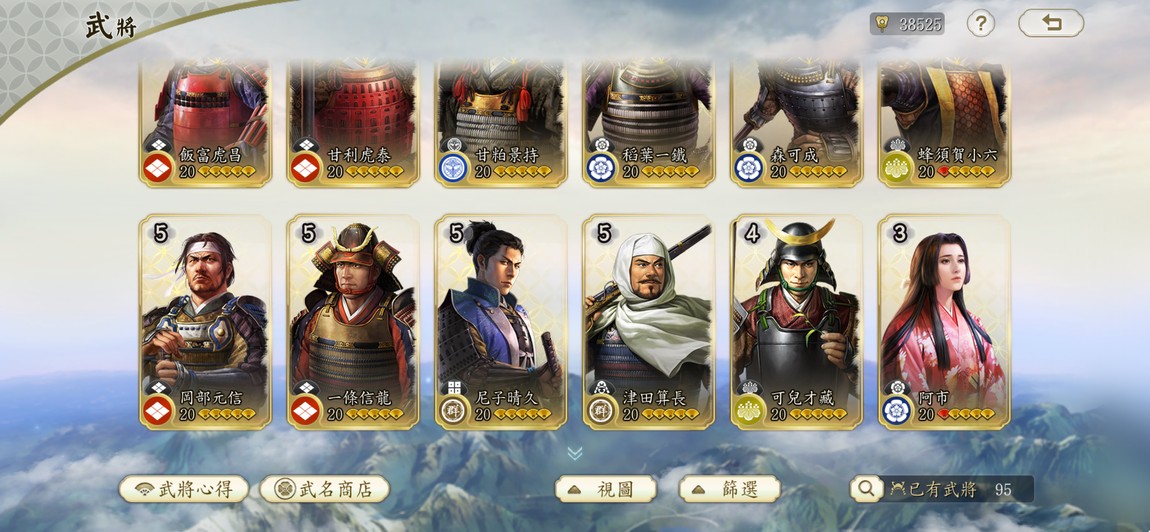Open the 阿市 general card
1150x532 pixels.
pos(945,320)
